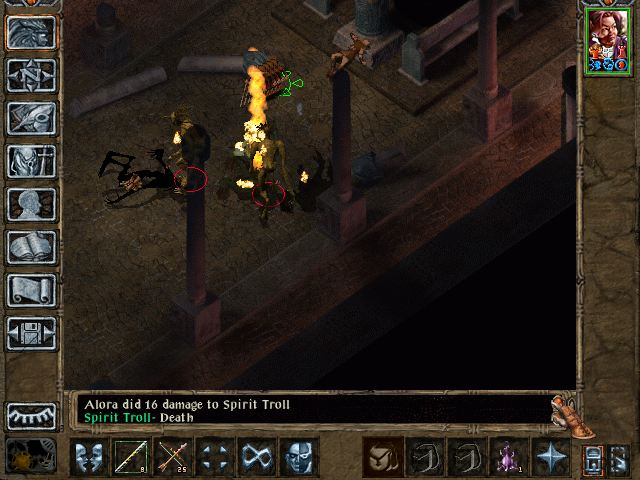
Task: Open the journal screen
Action: point(31,118)
